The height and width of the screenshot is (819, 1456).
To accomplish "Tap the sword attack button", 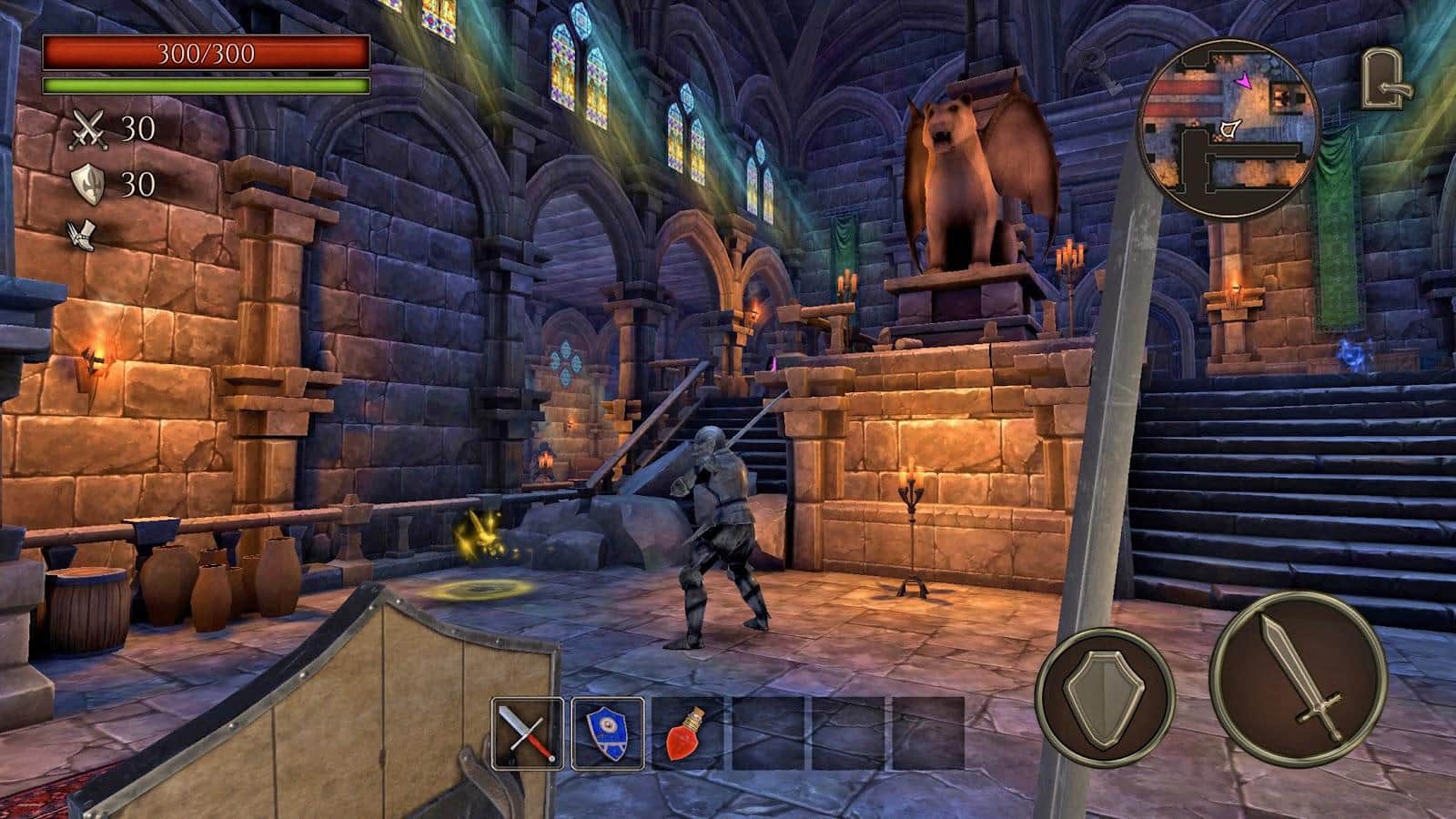I will click(x=1297, y=676).
